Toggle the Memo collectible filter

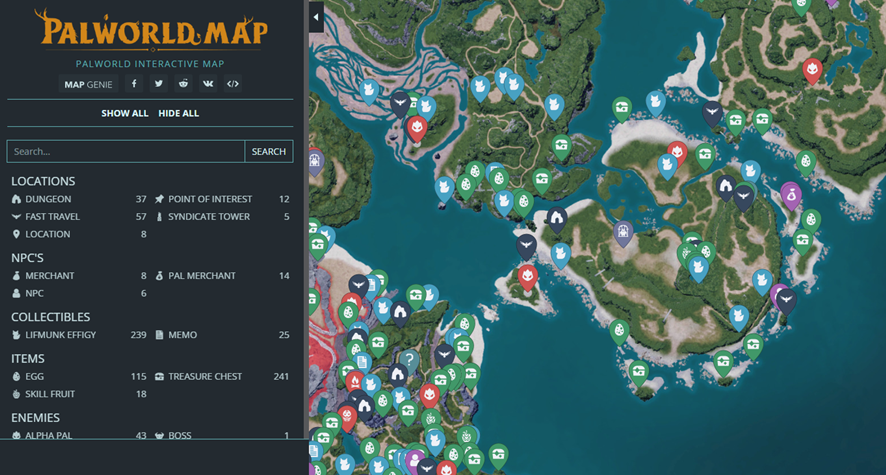[x=182, y=334]
